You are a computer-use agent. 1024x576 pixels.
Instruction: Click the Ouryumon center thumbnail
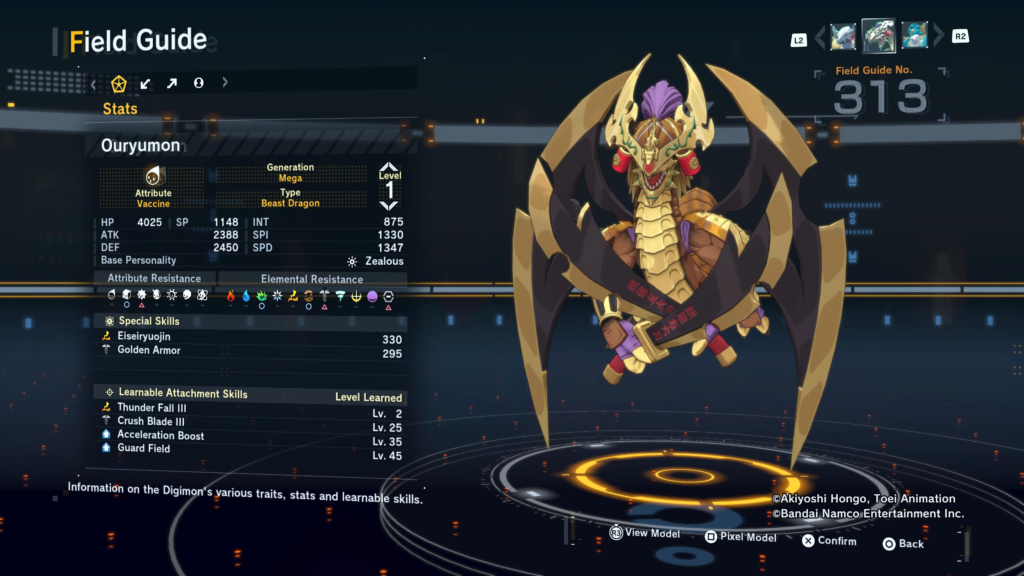878,36
